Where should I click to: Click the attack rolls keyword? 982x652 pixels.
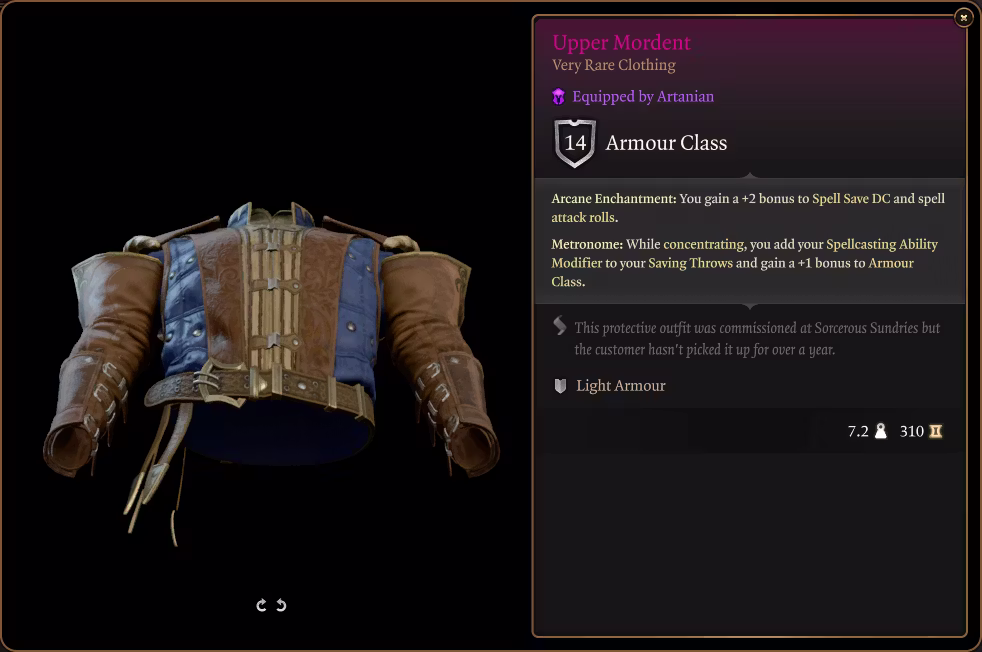click(582, 217)
